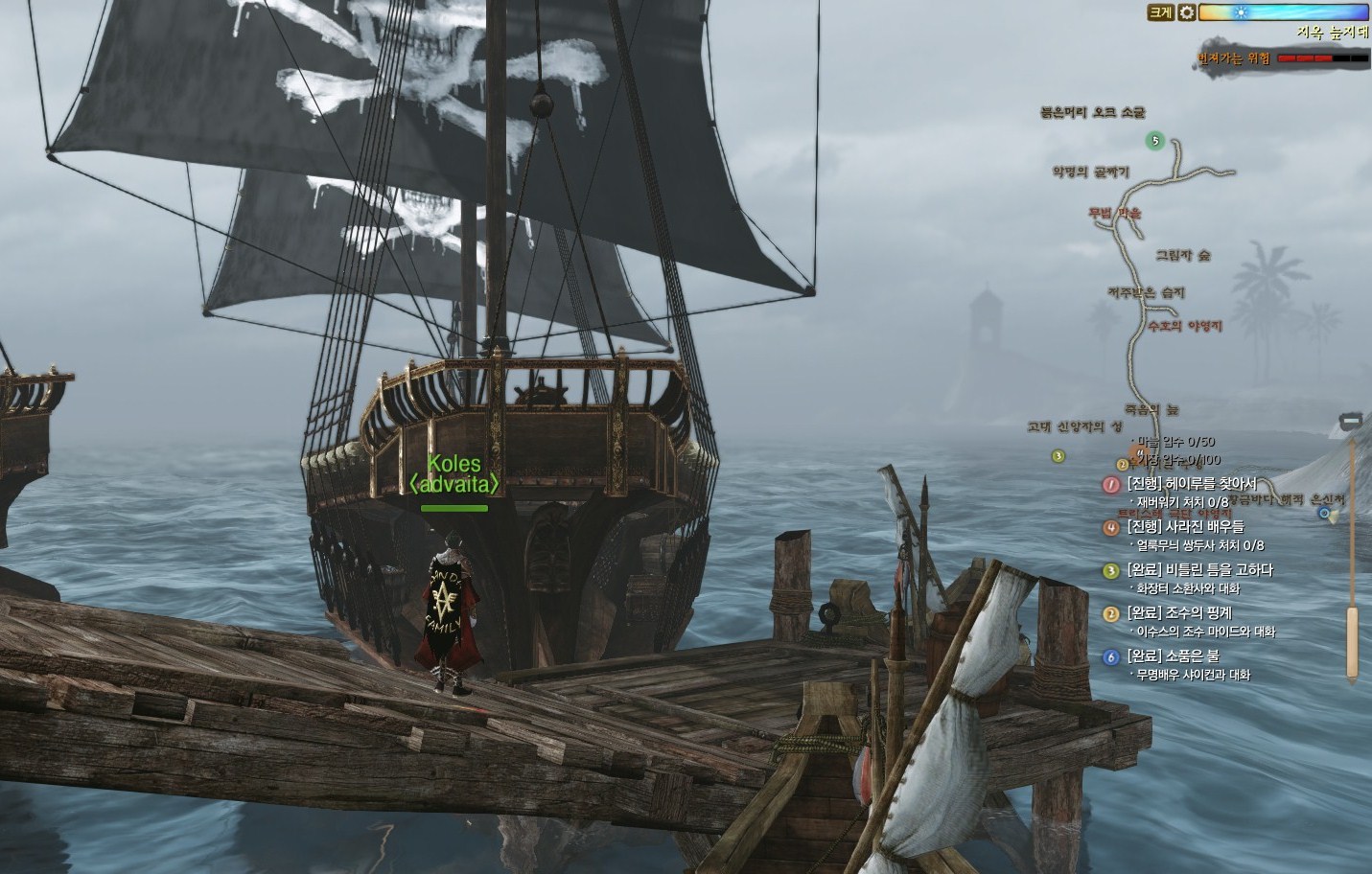Click the green number 5 map marker
This screenshot has width=1372, height=874.
click(1155, 142)
